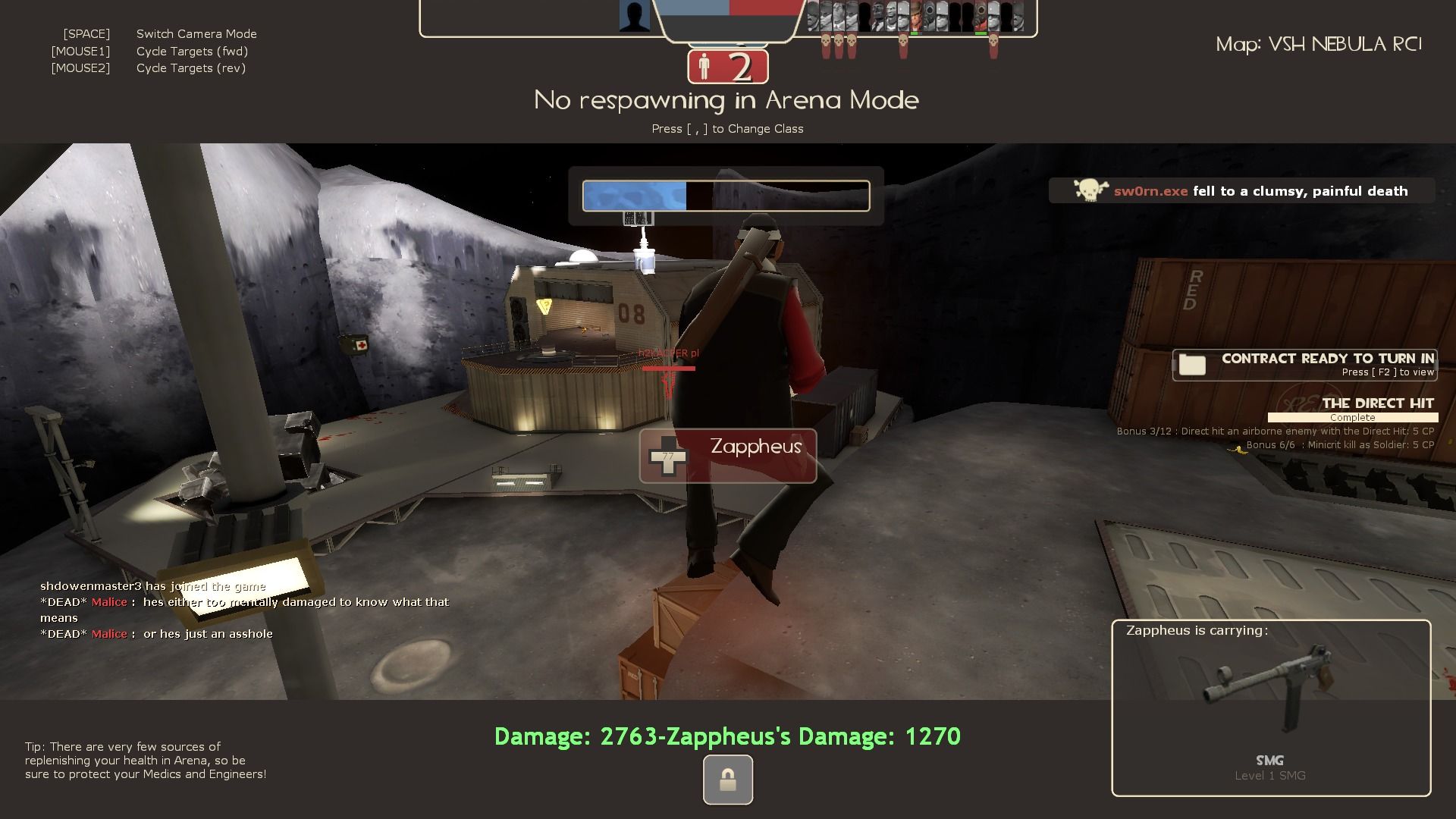Select the SMG item in the carrying panel
Screen dimensions: 1456x819
click(1270, 690)
